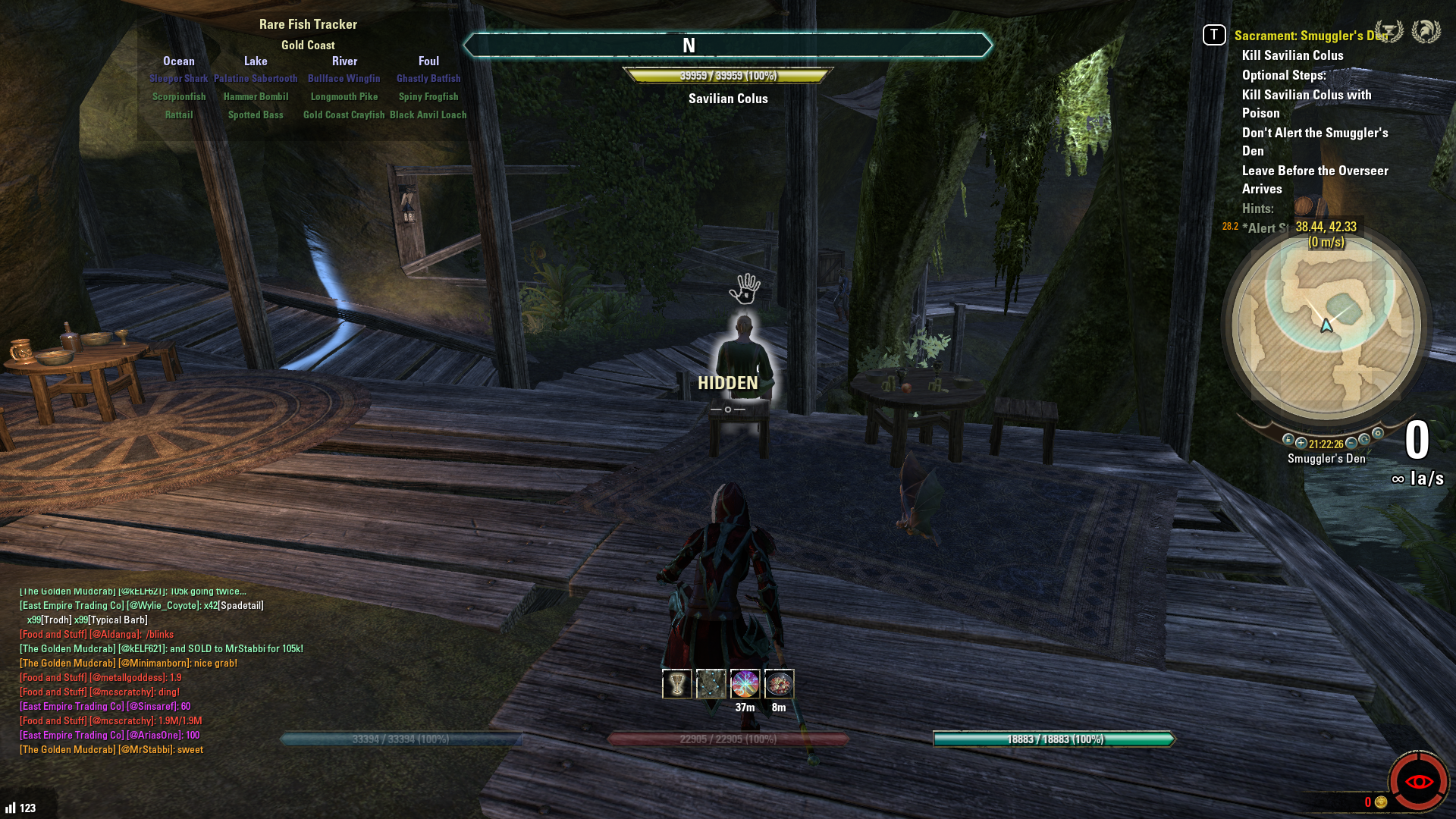Click the gold coin bounty icon
This screenshot has height=819, width=1456.
click(x=1381, y=802)
